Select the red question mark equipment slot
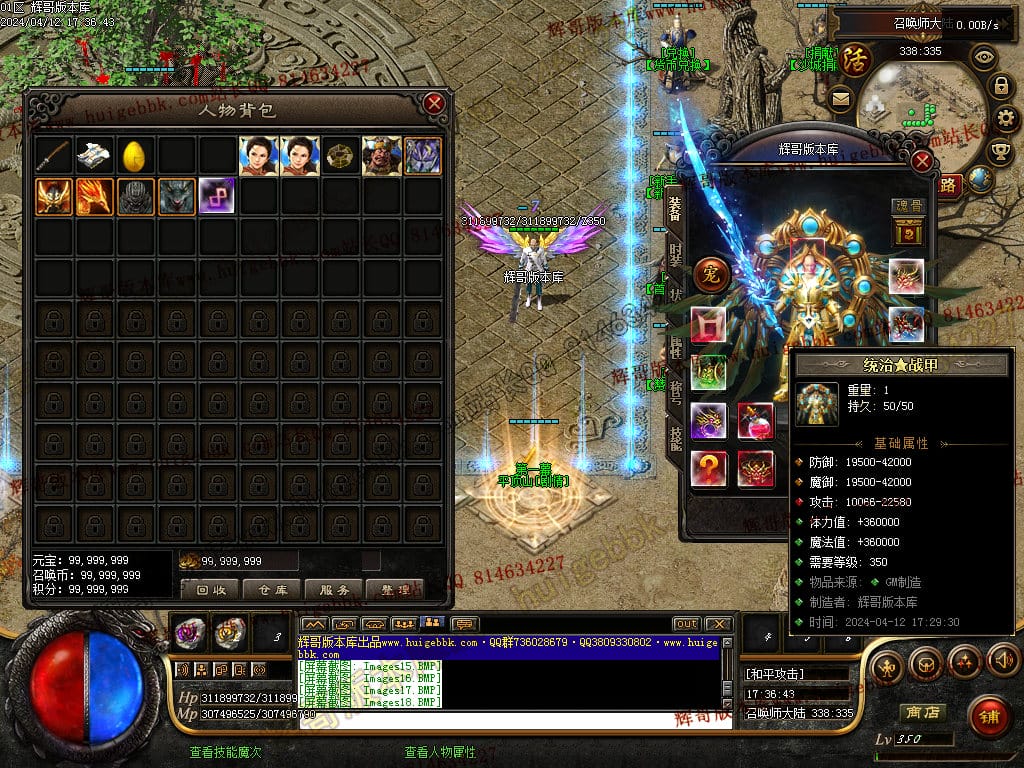 pyautogui.click(x=709, y=468)
